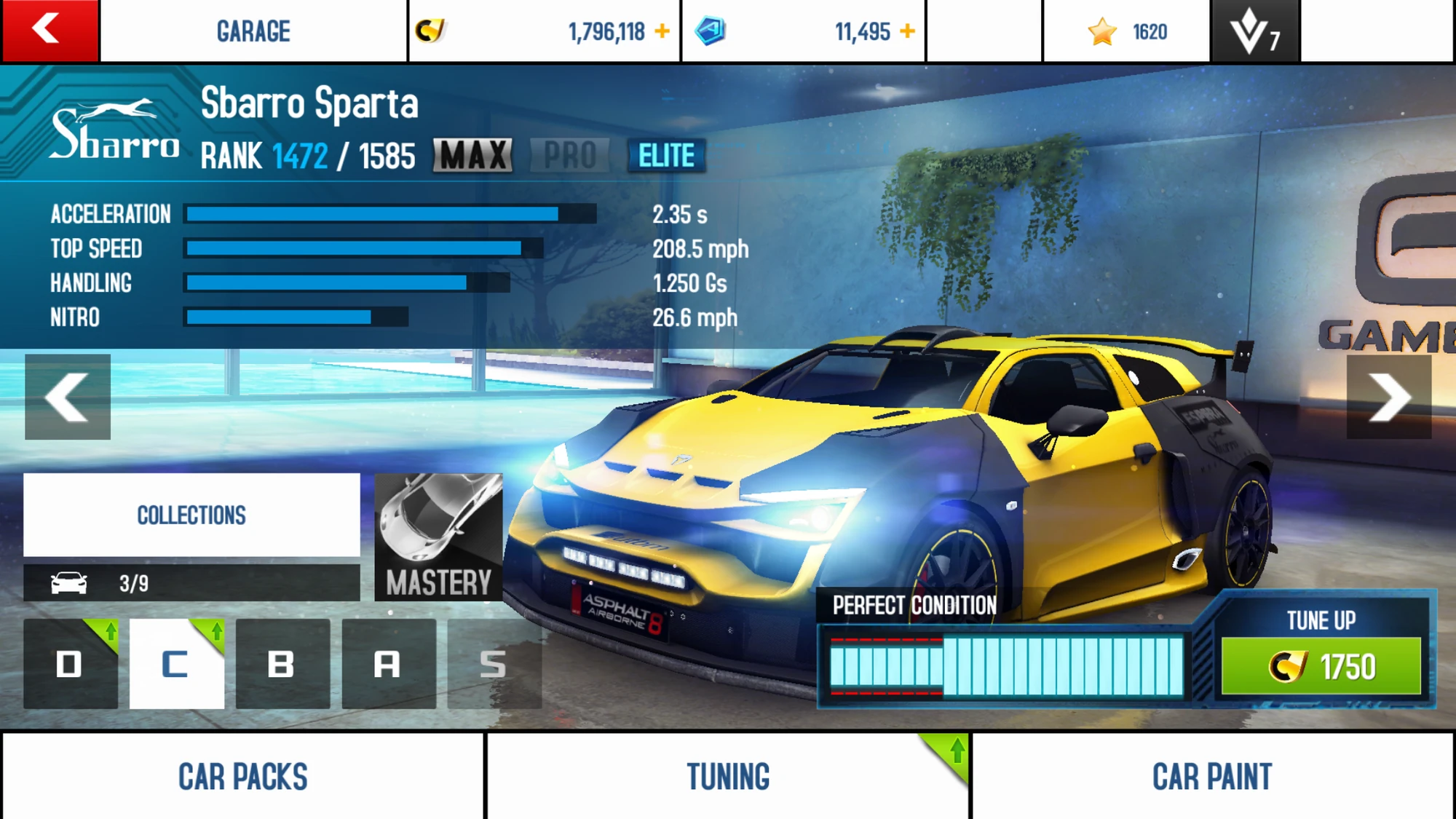
Task: Select the Pro upgrade badge
Action: pyautogui.click(x=570, y=155)
